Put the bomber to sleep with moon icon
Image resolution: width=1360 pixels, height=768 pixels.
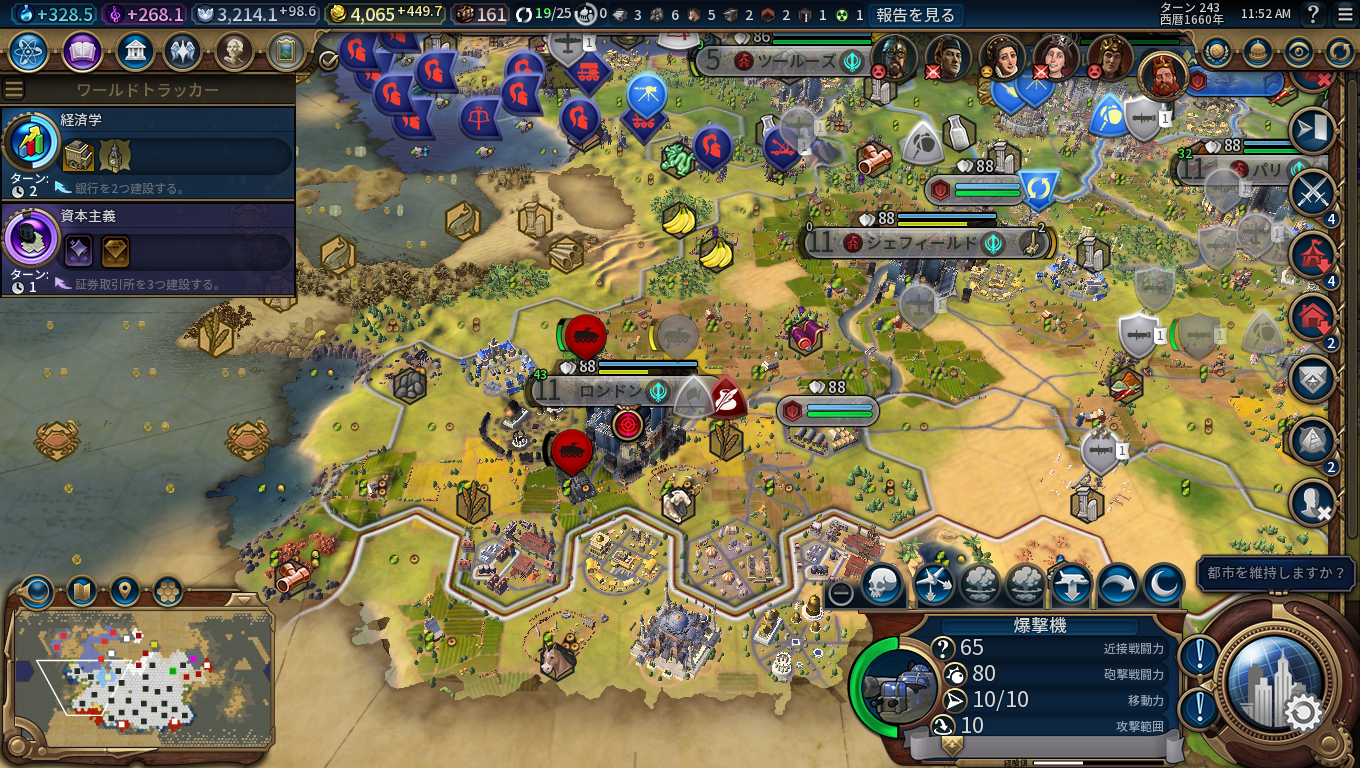(x=1163, y=584)
